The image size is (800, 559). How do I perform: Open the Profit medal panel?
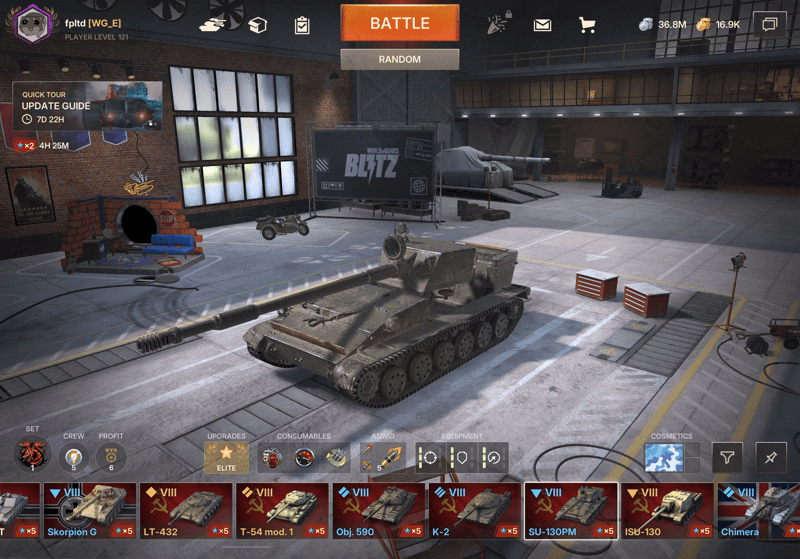point(110,458)
